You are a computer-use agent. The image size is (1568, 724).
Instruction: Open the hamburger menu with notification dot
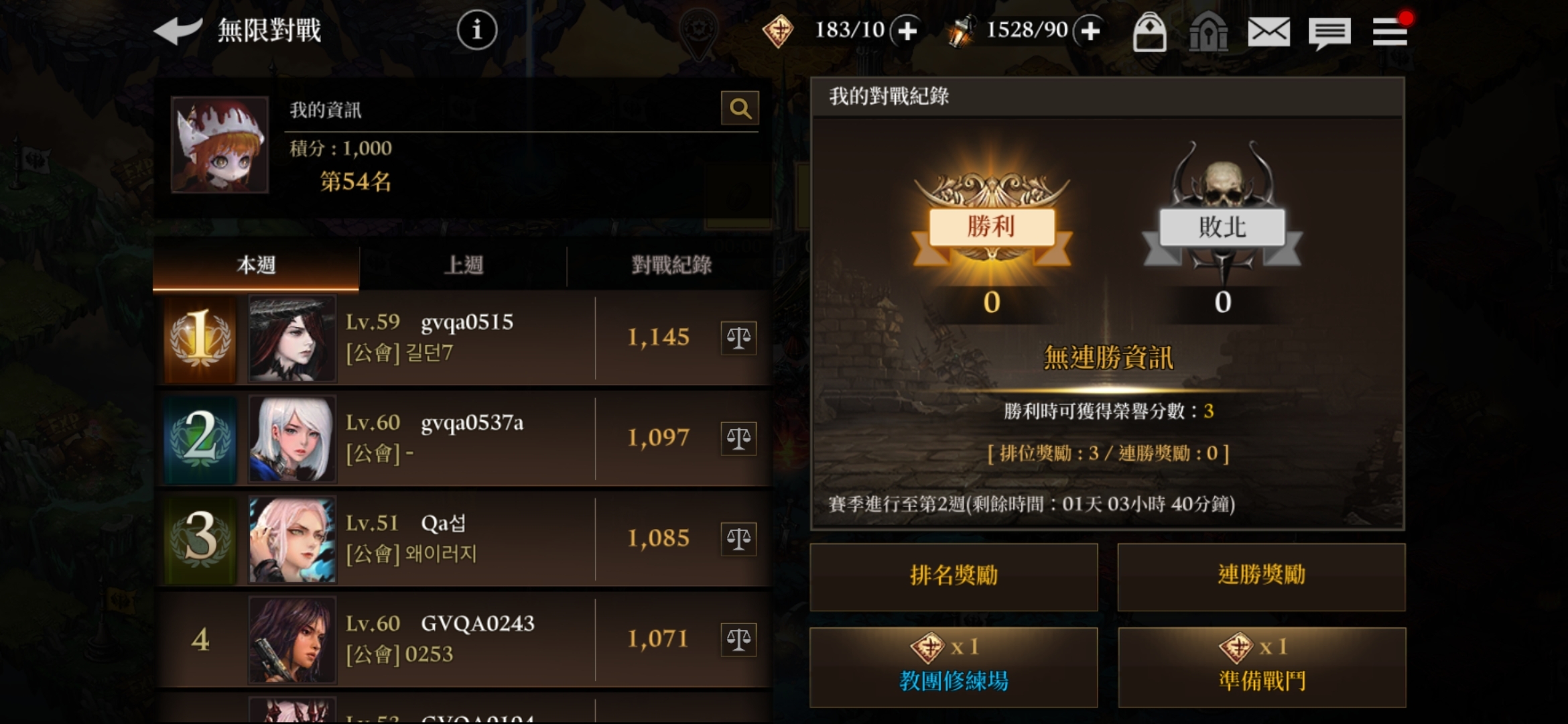pyautogui.click(x=1390, y=31)
